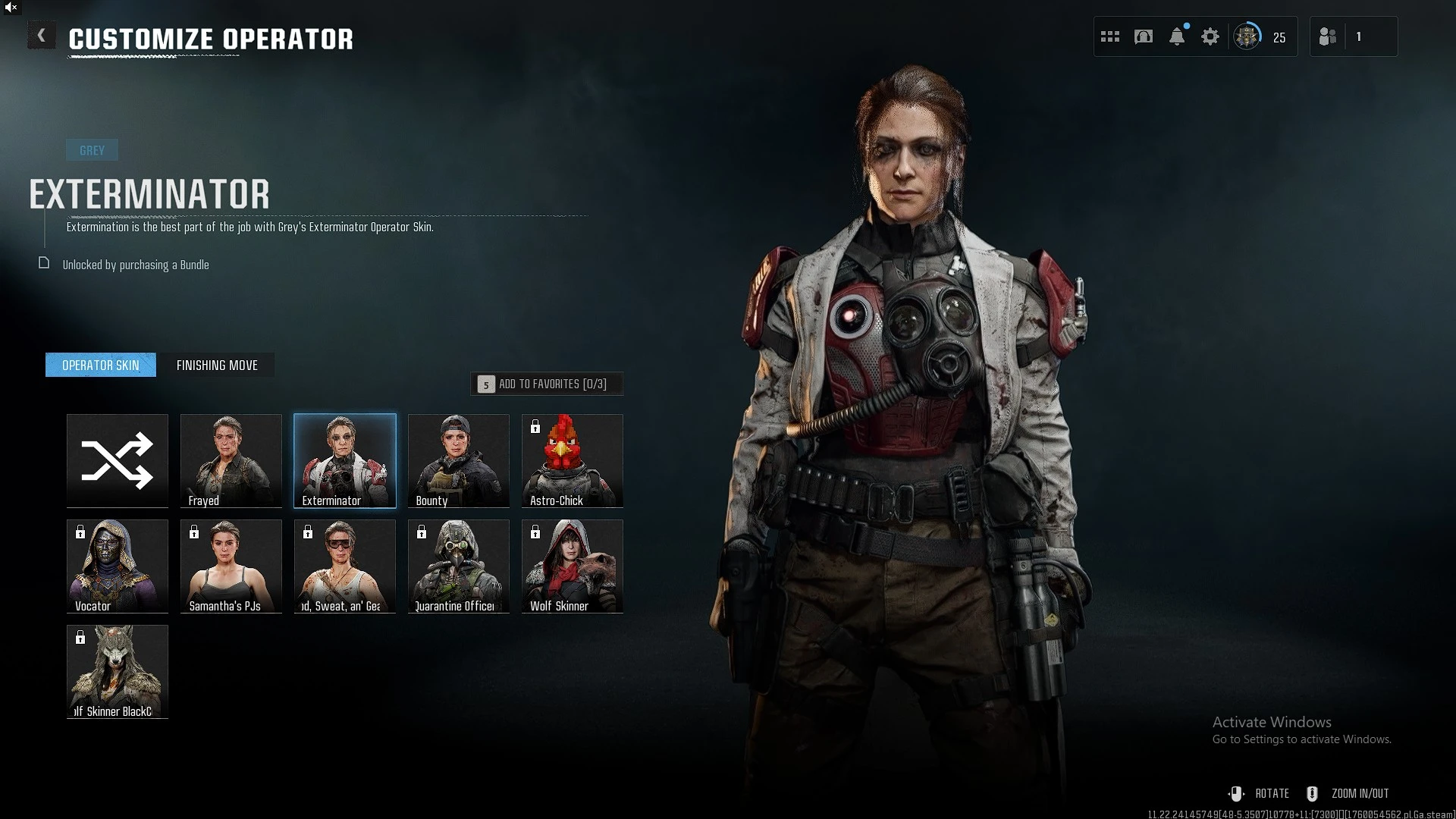Select the Wolf Skinner BlackCell wolf-head skin
The width and height of the screenshot is (1456, 819).
click(x=118, y=671)
